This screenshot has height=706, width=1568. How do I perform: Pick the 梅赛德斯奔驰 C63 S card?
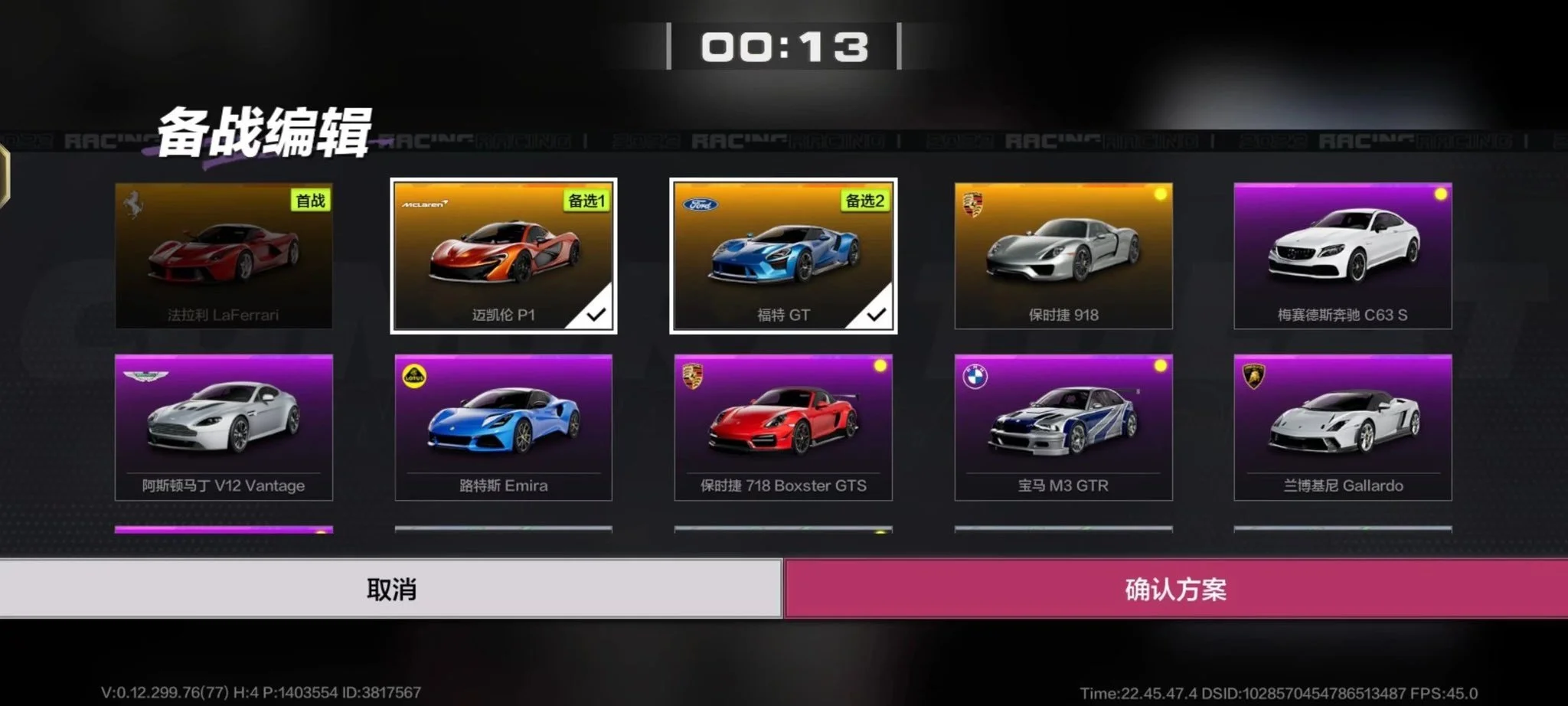pyautogui.click(x=1342, y=256)
